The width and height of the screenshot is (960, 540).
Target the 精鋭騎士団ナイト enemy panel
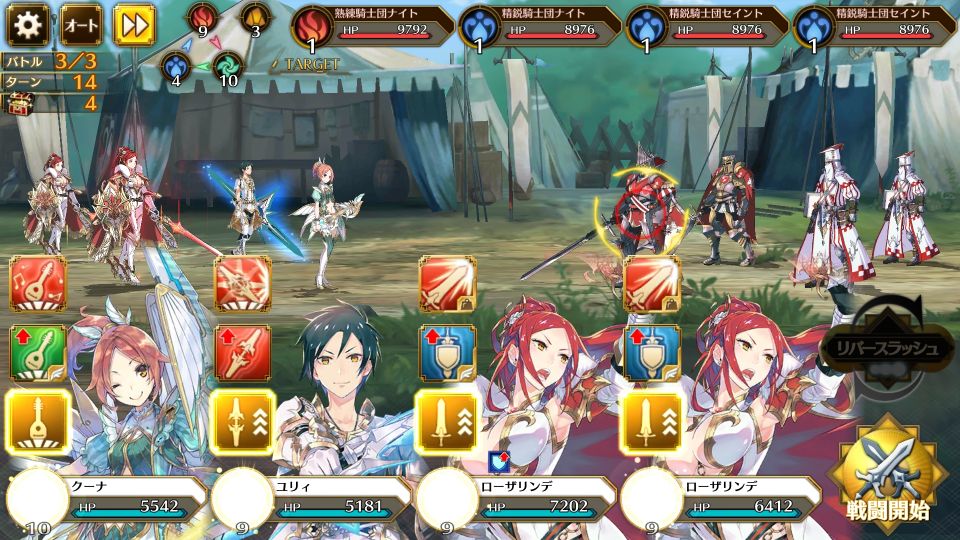tap(540, 27)
